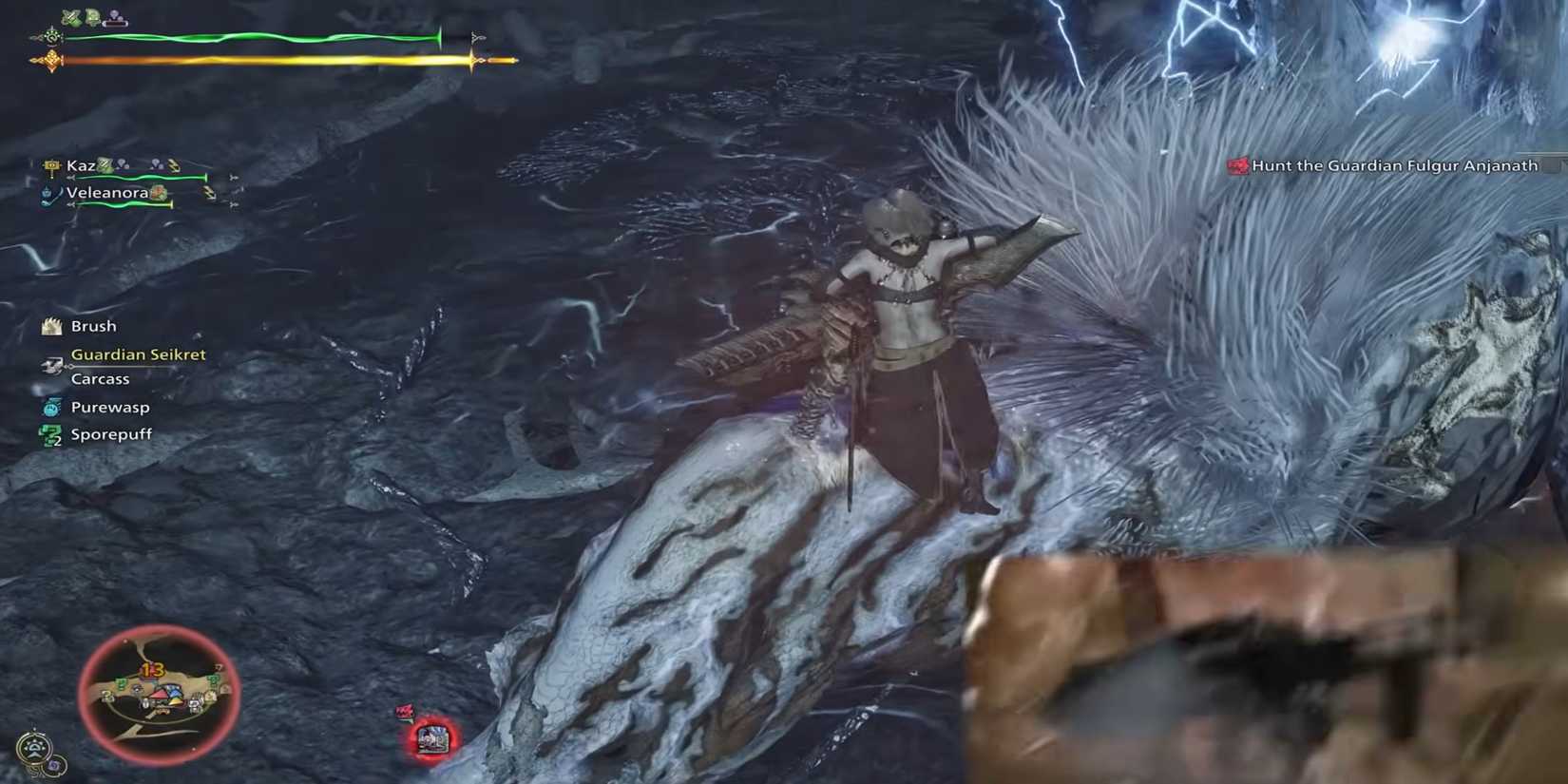Click the thunderbolt status icon by Kaz's name
This screenshot has height=784, width=1568.
(x=173, y=166)
